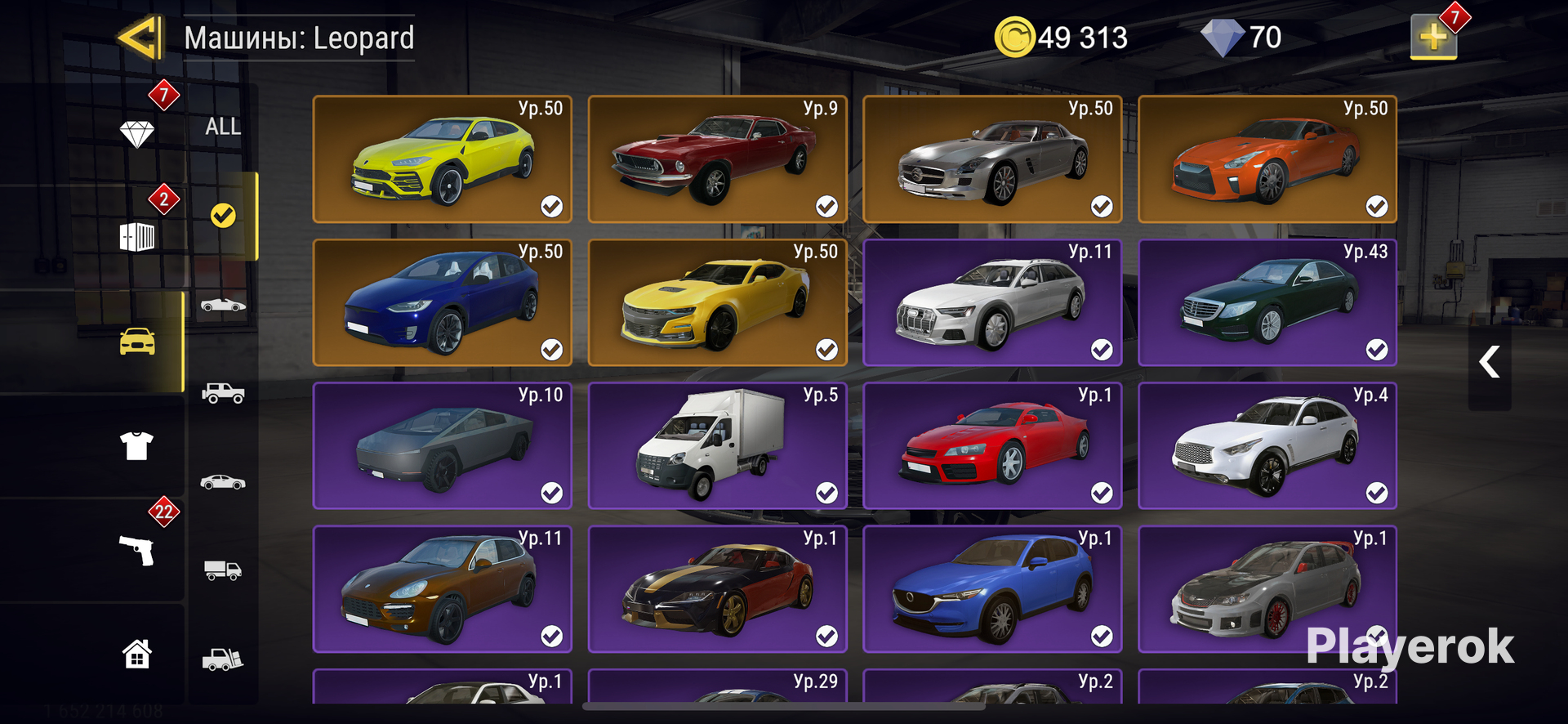
Task: Filter by owned checkmark category
Action: coord(223,216)
